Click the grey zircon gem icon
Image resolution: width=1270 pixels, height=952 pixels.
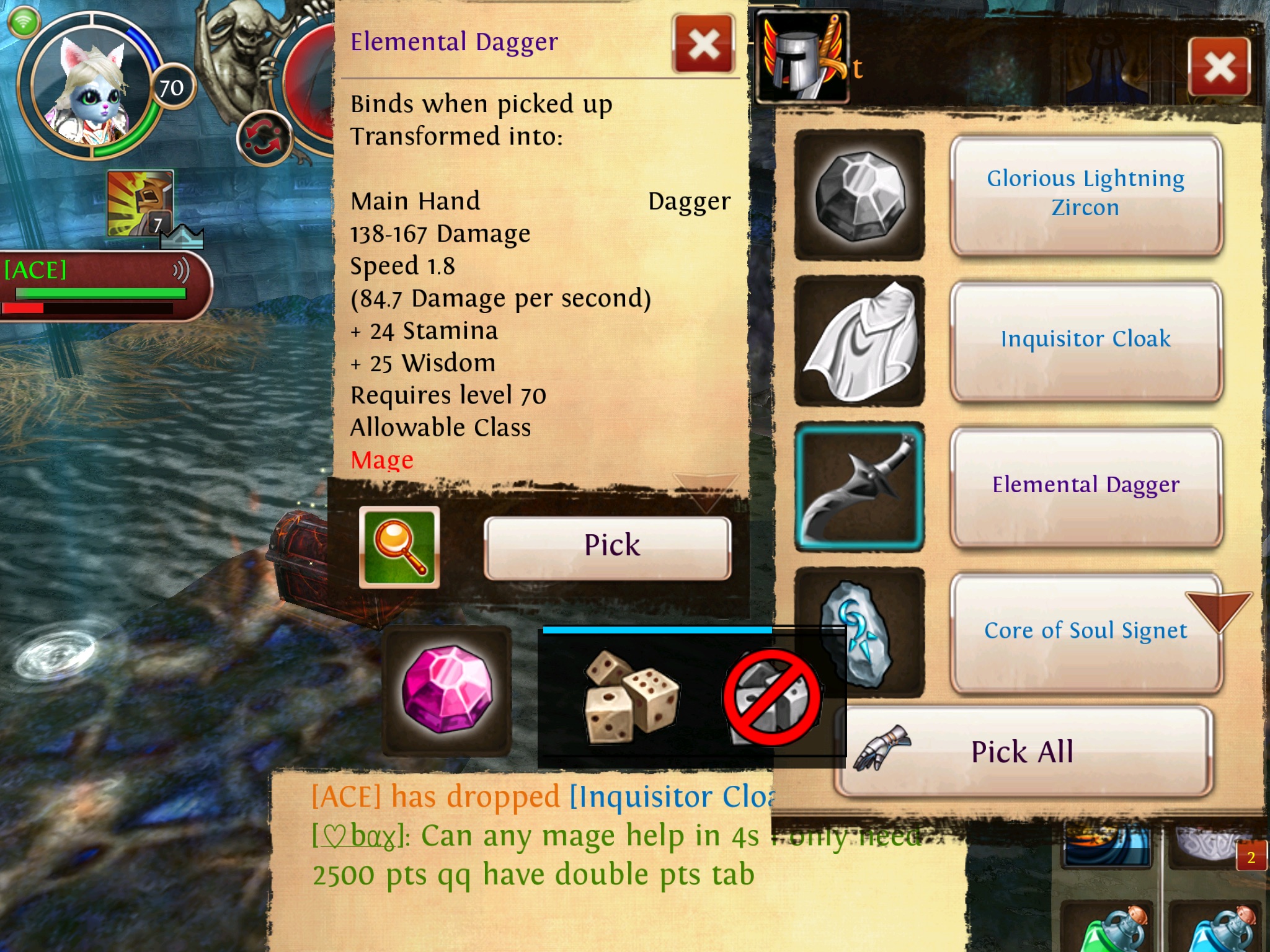859,195
